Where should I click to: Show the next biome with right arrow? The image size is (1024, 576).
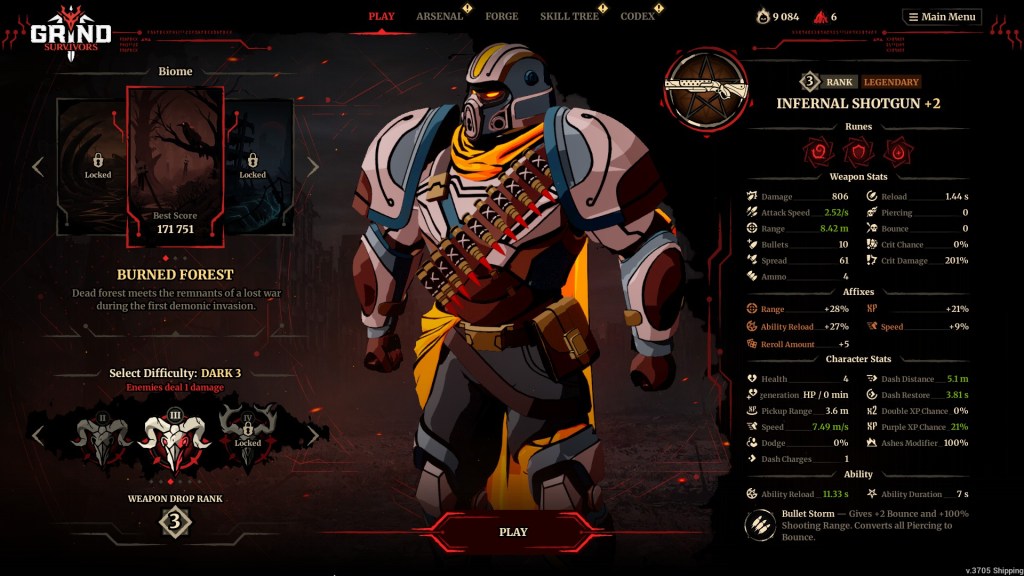pos(312,166)
